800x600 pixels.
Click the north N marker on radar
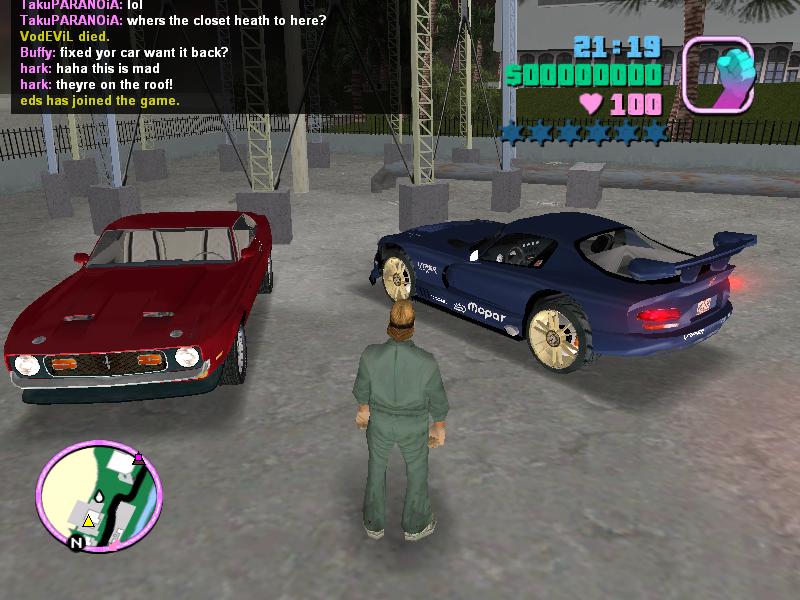[75, 543]
